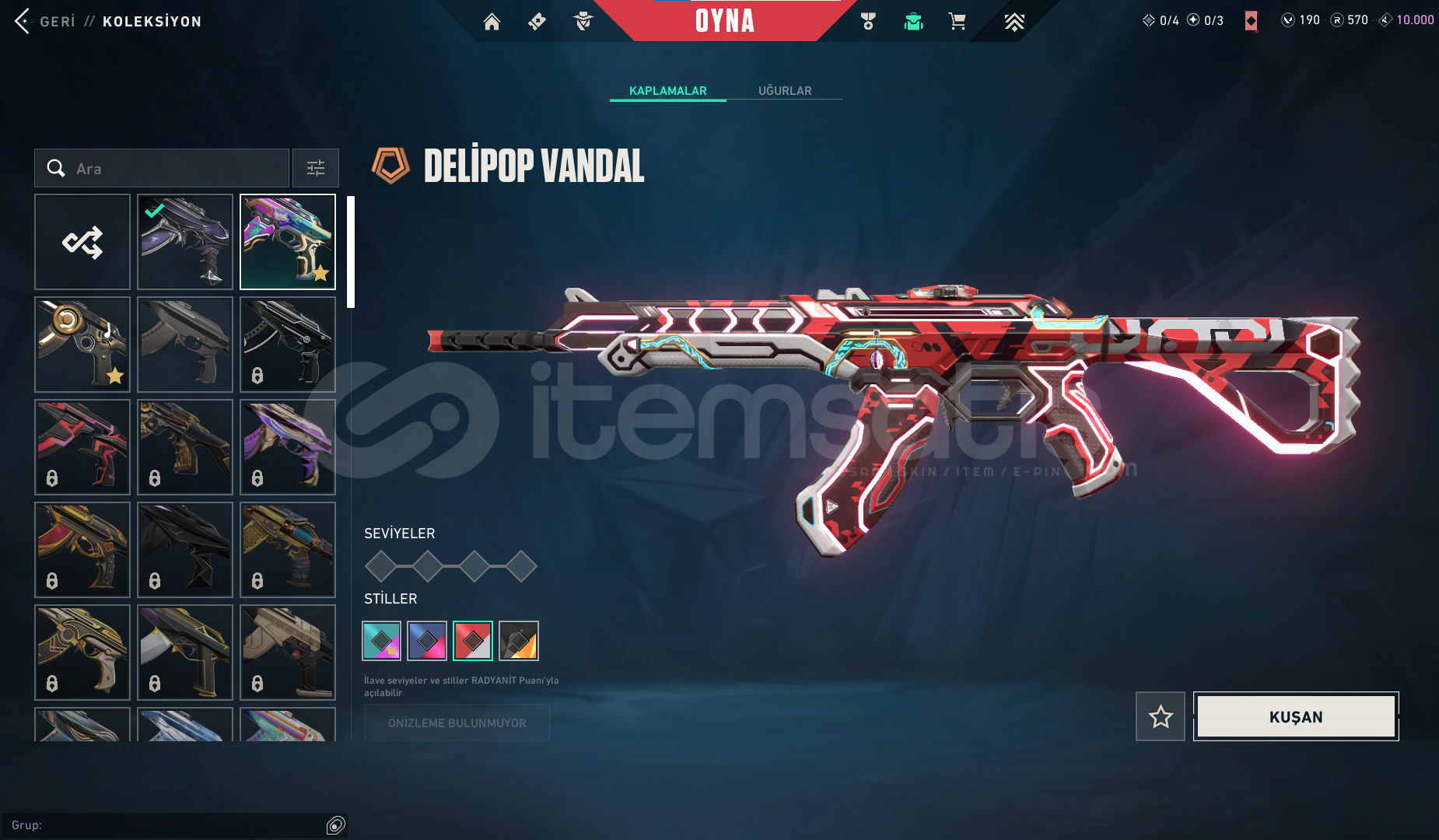Choose the red and white style swatch
Screen dimensions: 1439x840
pos(473,641)
